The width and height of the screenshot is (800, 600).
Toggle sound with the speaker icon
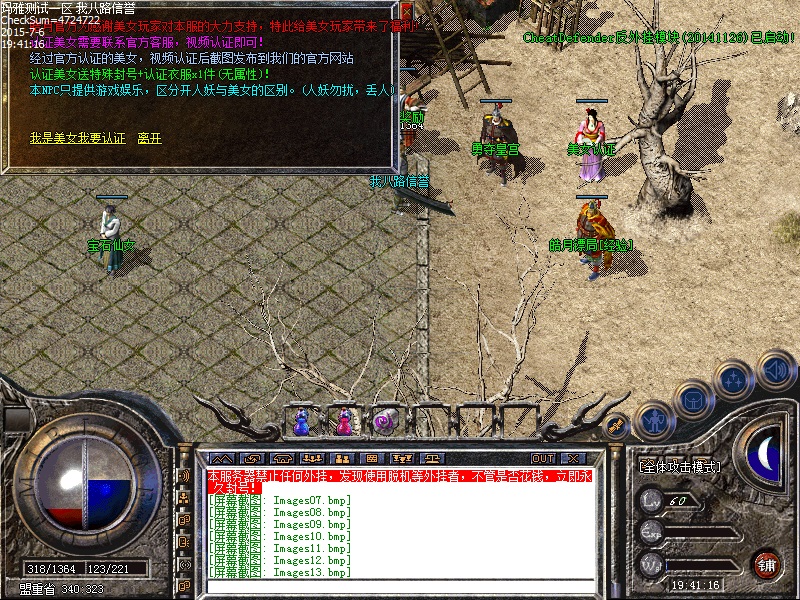tap(774, 368)
